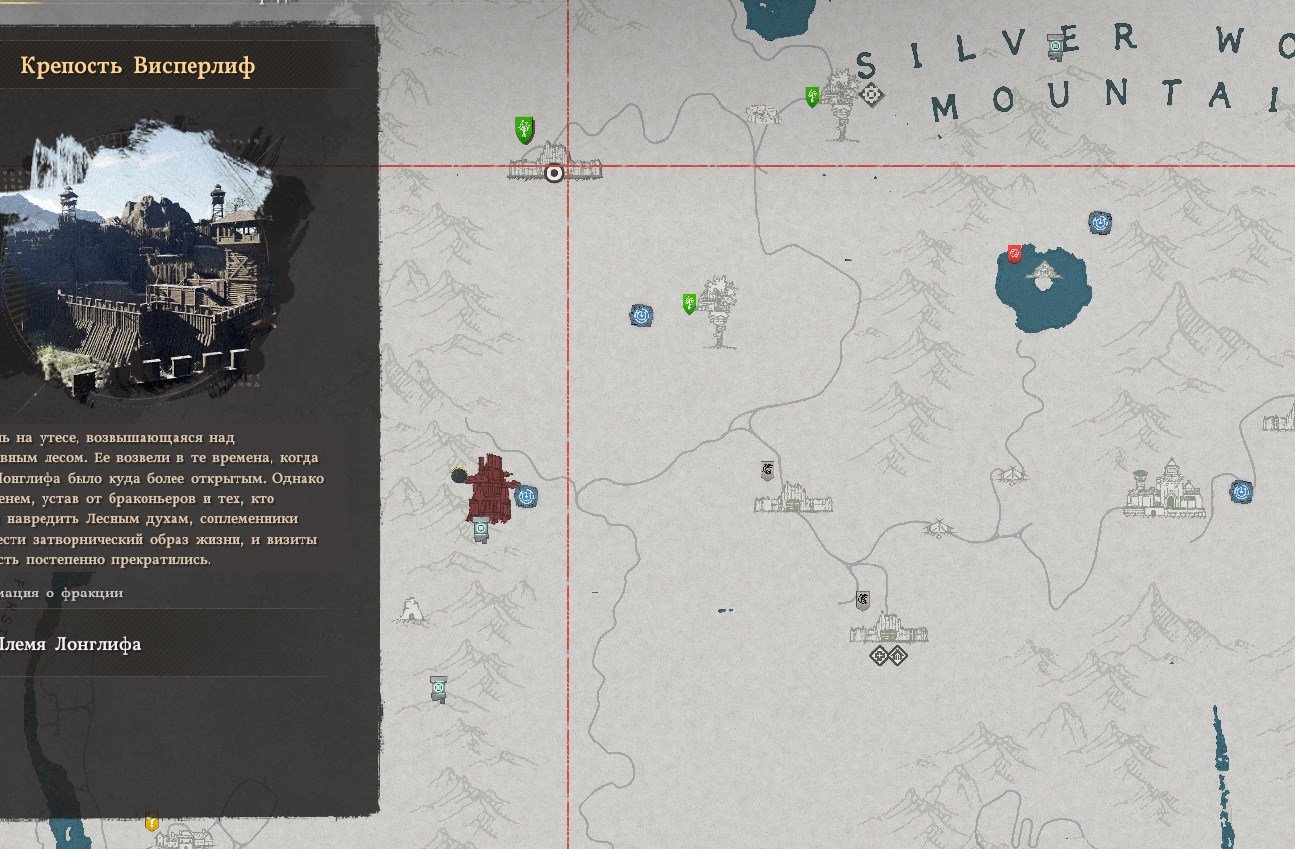
Task: Select the red shield marker beside the lake
Action: click(1014, 254)
